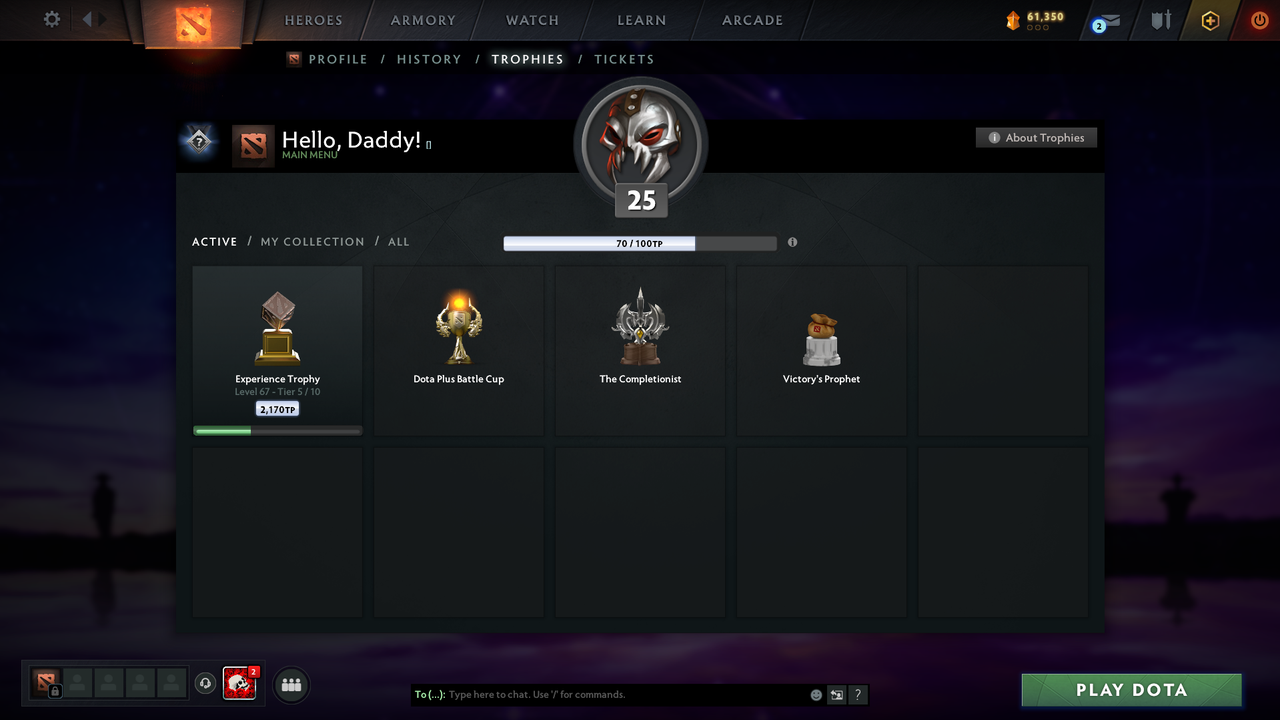Open the emoticon picker in chat
This screenshot has height=720, width=1280.
pyautogui.click(x=815, y=694)
